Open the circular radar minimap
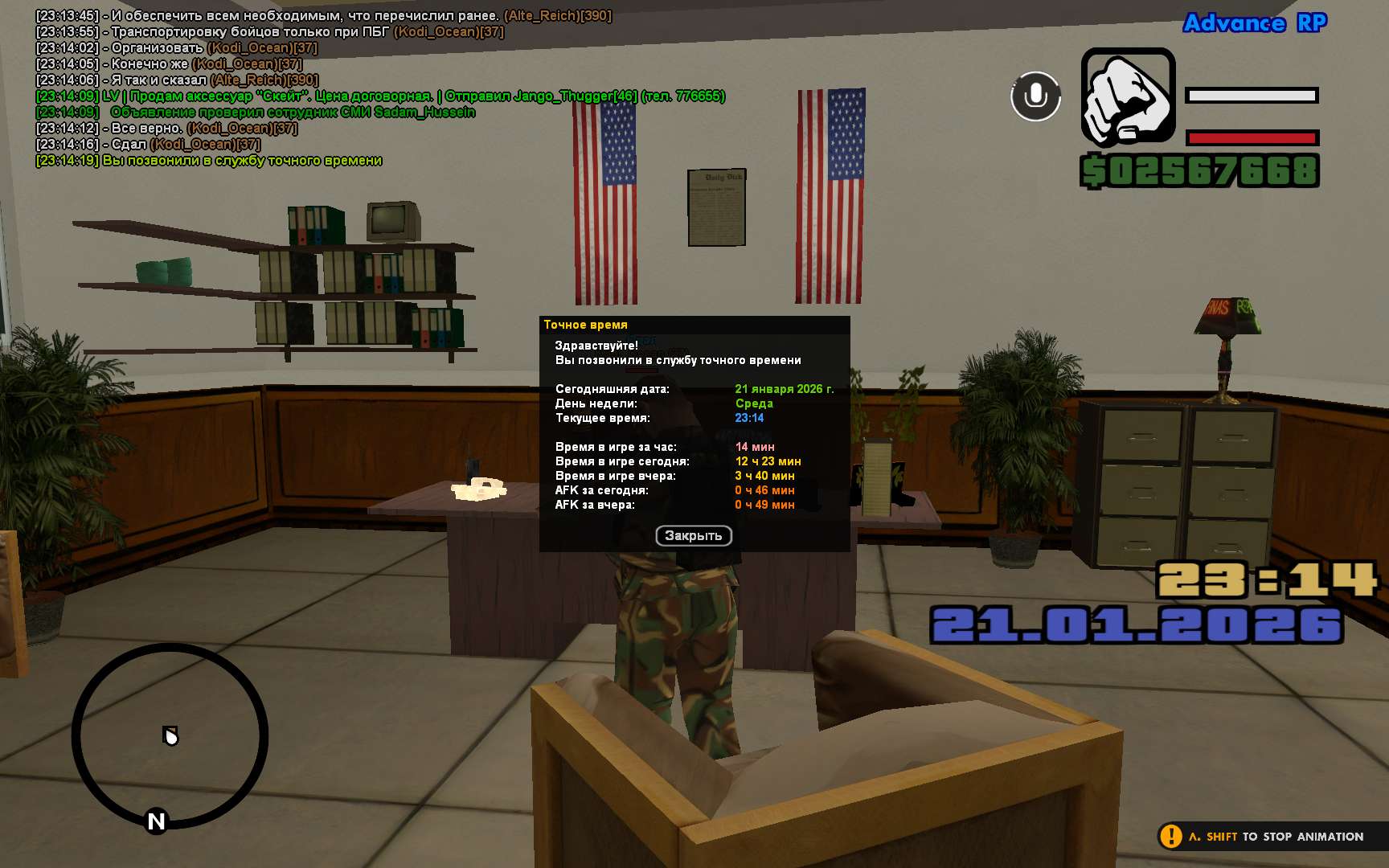This screenshot has width=1389, height=868. coord(170,735)
